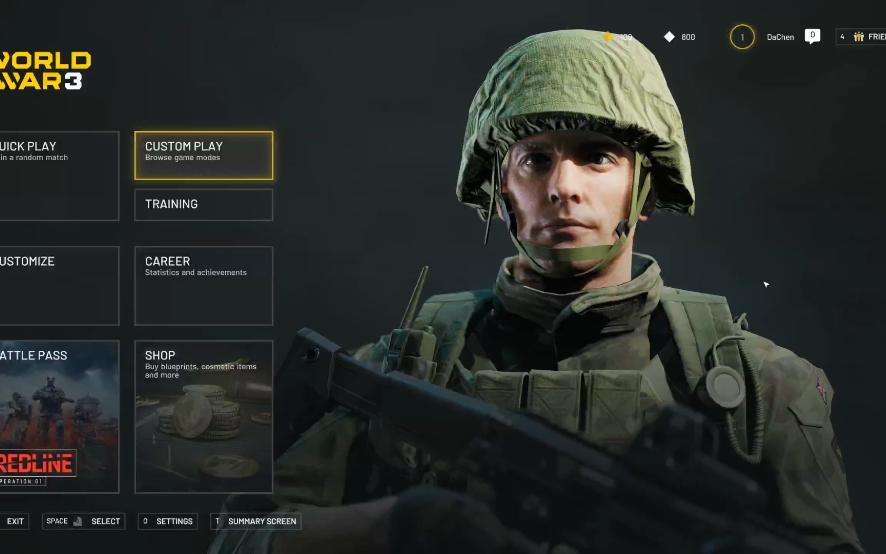The height and width of the screenshot is (554, 886).
Task: Open Settings from the bottom bar
Action: click(x=167, y=521)
